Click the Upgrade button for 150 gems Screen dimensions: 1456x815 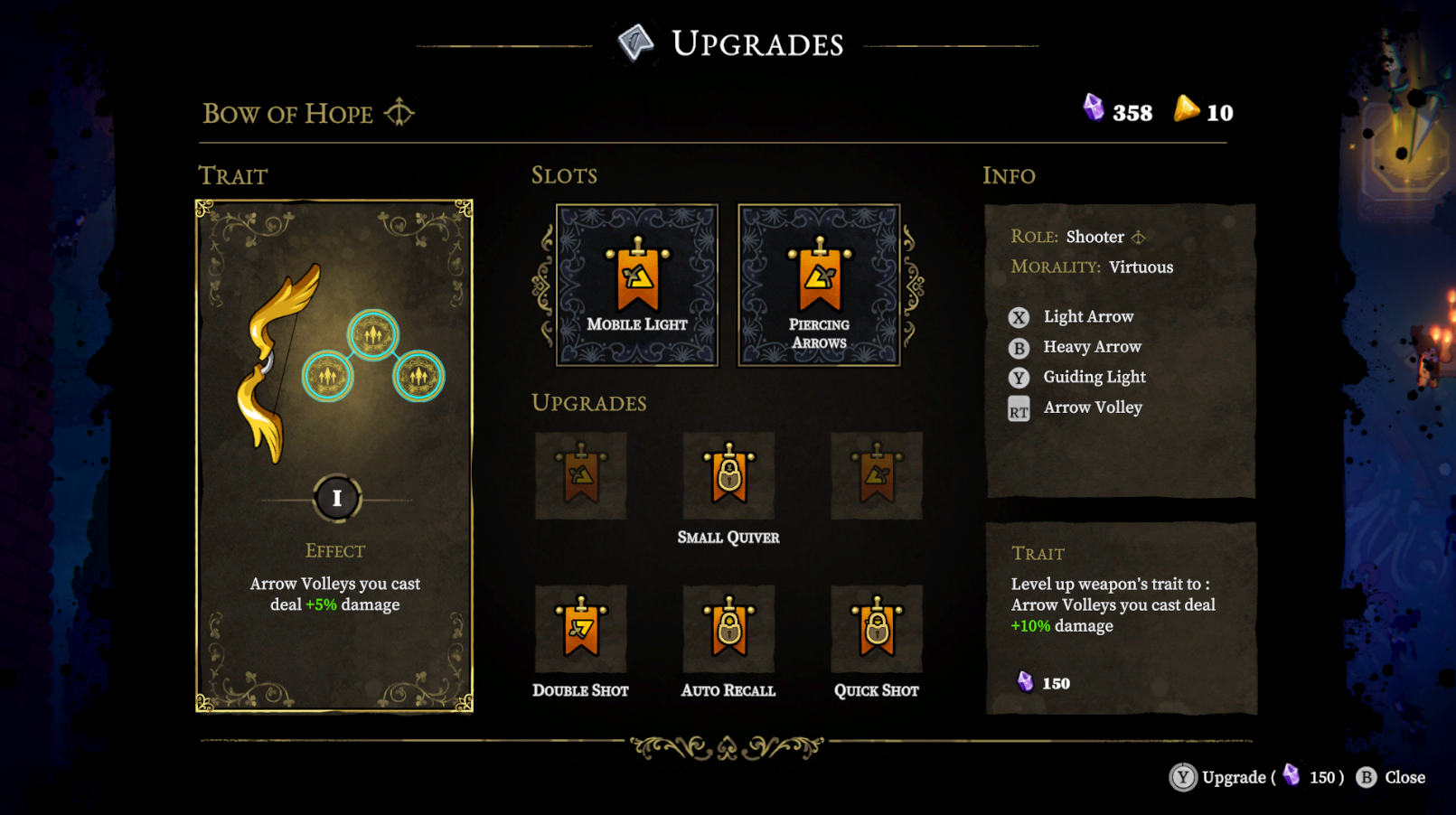click(x=1255, y=777)
